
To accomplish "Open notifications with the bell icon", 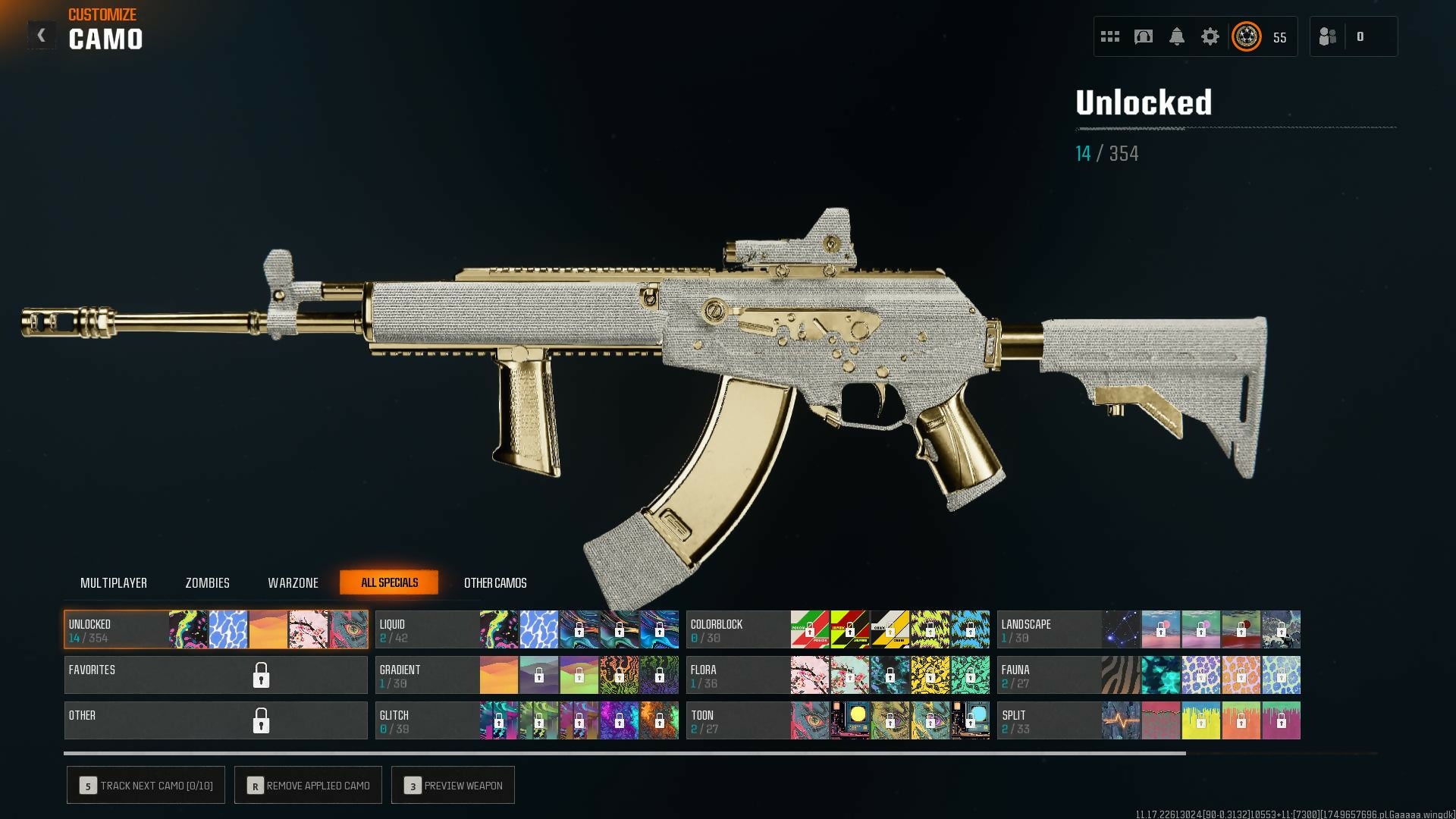I will click(x=1177, y=36).
